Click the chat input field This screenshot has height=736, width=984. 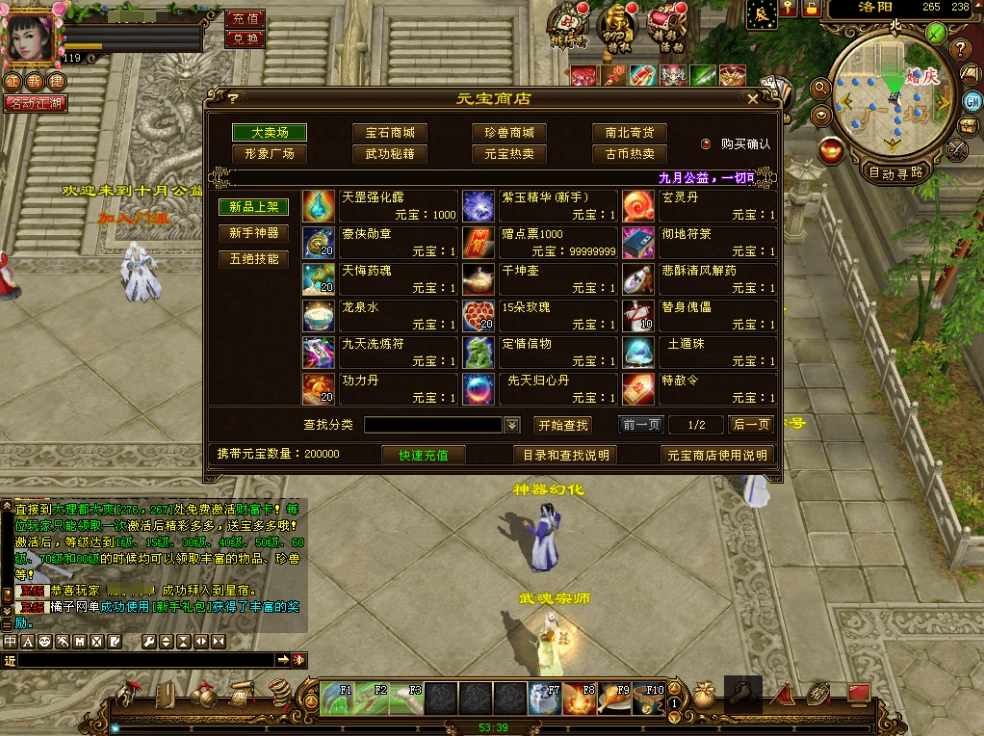point(145,660)
